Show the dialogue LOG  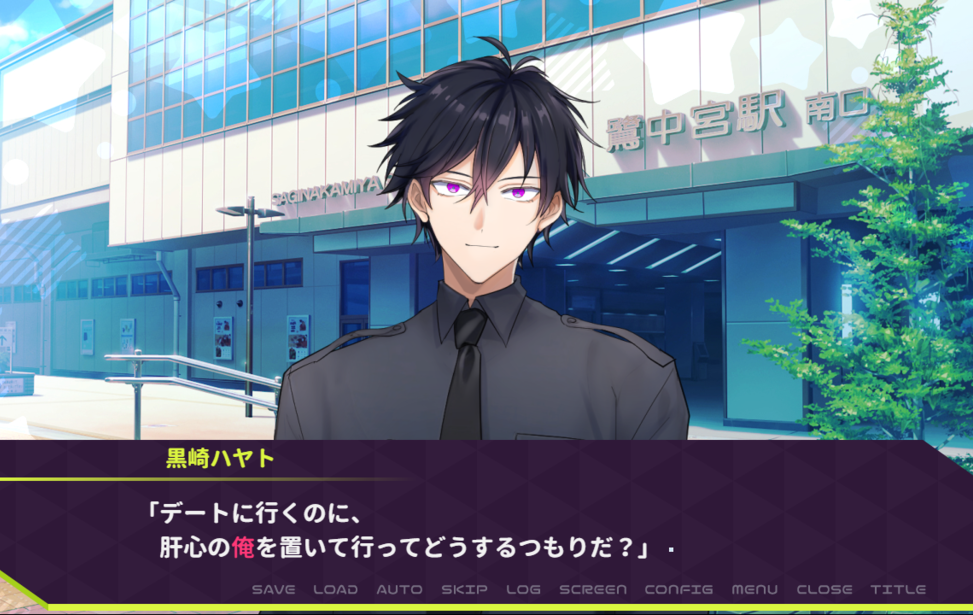(523, 589)
